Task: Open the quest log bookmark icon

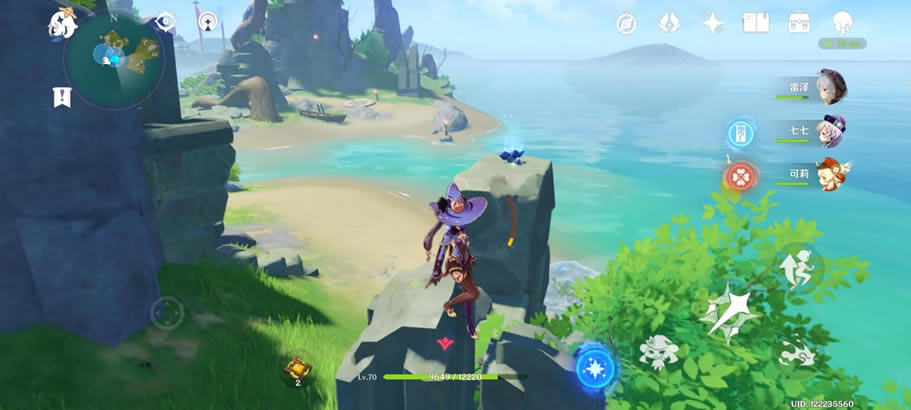Action: (x=62, y=97)
